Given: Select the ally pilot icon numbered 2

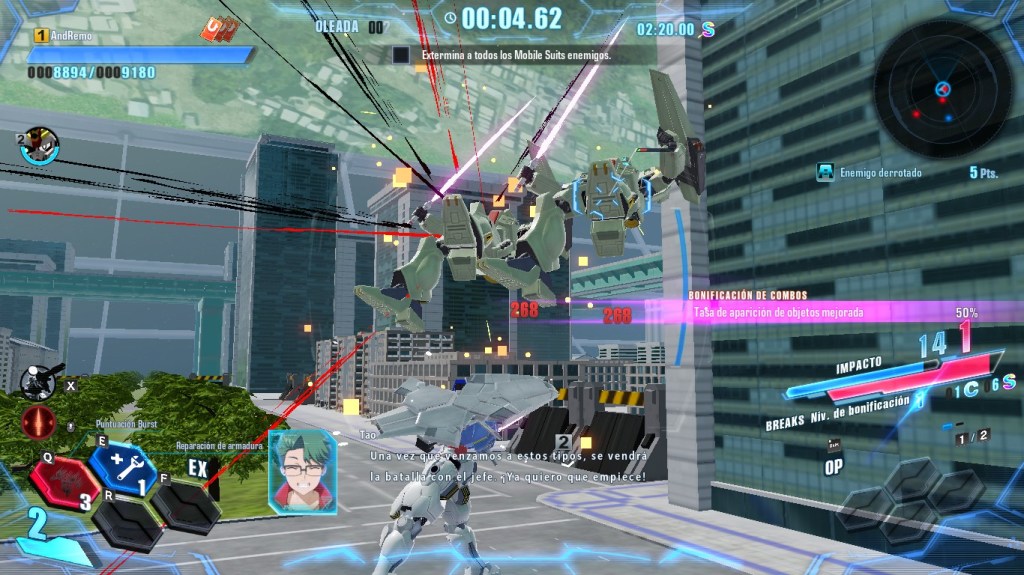Looking at the screenshot, I should coord(38,145).
